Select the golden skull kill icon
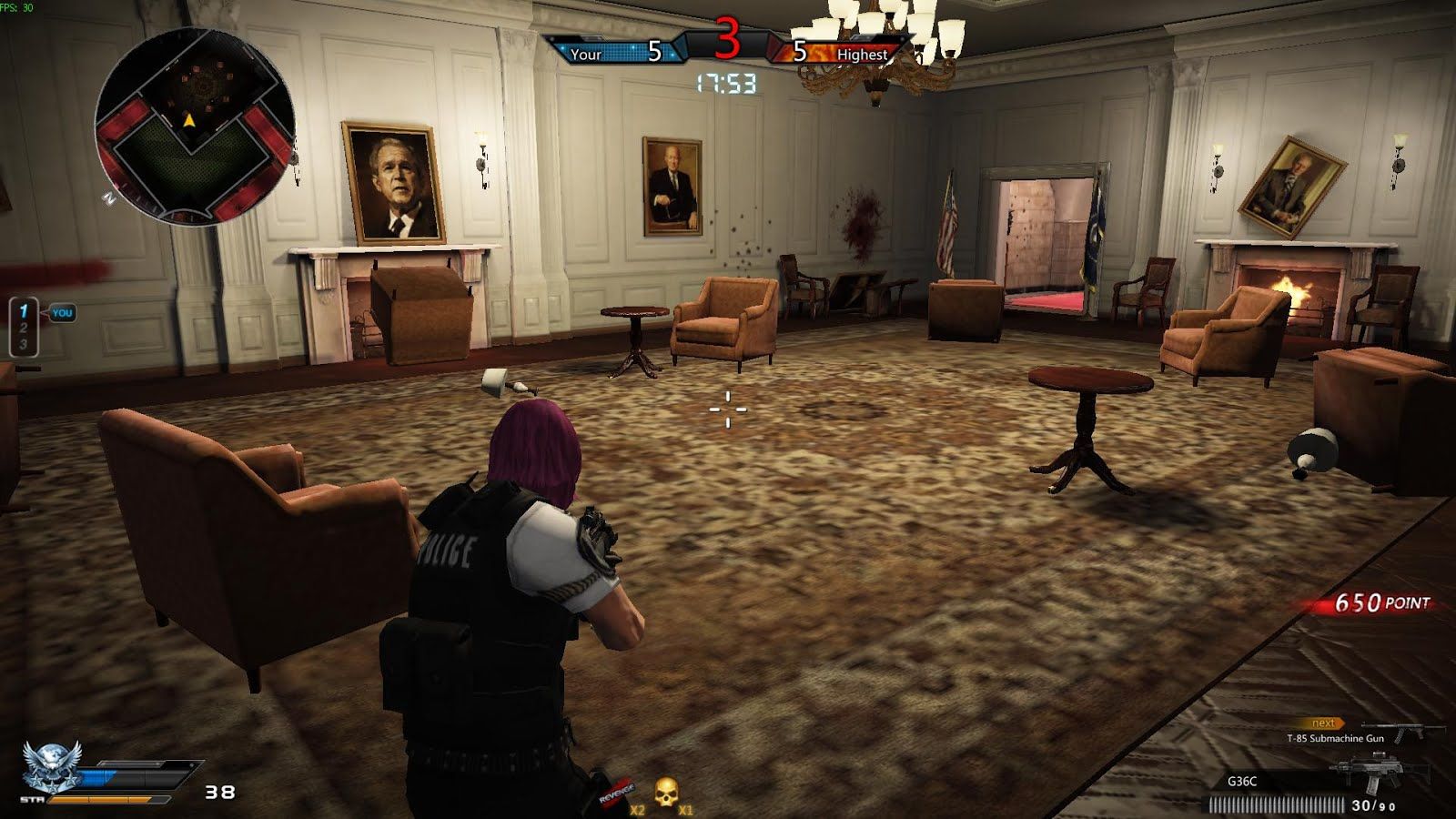This screenshot has height=819, width=1456. click(x=666, y=792)
